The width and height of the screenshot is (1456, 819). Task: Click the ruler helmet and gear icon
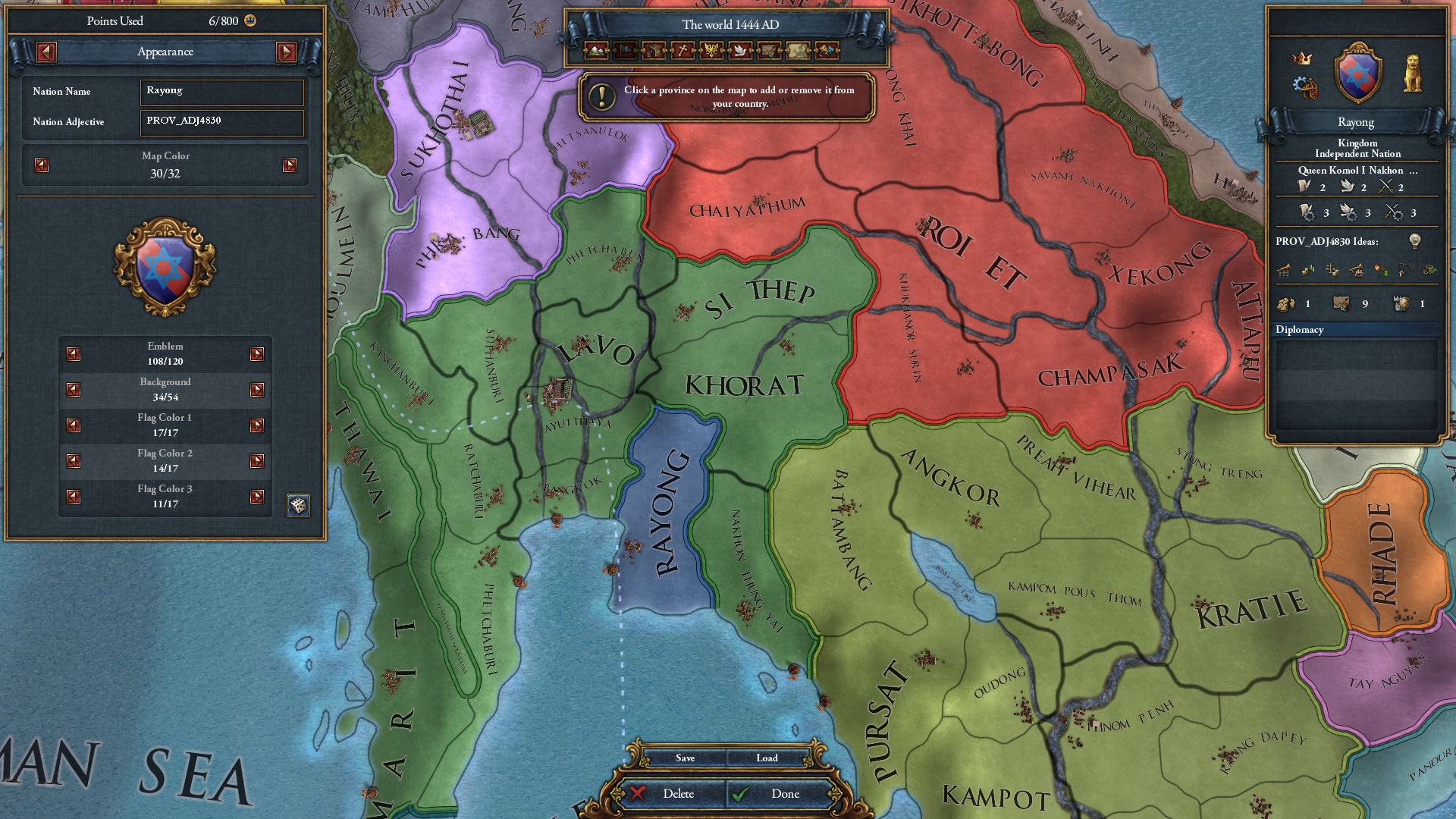(1306, 87)
